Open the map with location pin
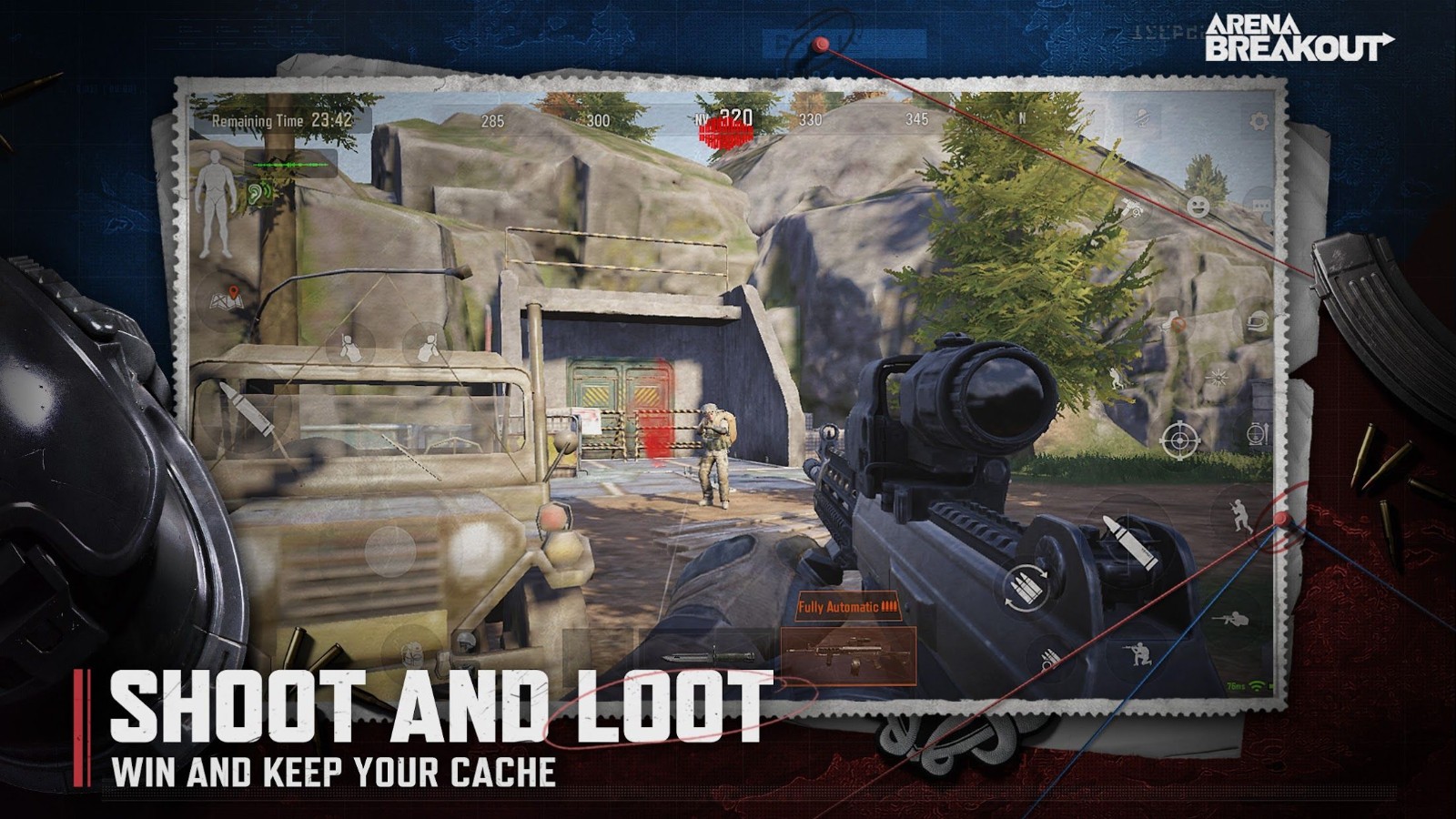Image resolution: width=1456 pixels, height=819 pixels. pos(226,298)
